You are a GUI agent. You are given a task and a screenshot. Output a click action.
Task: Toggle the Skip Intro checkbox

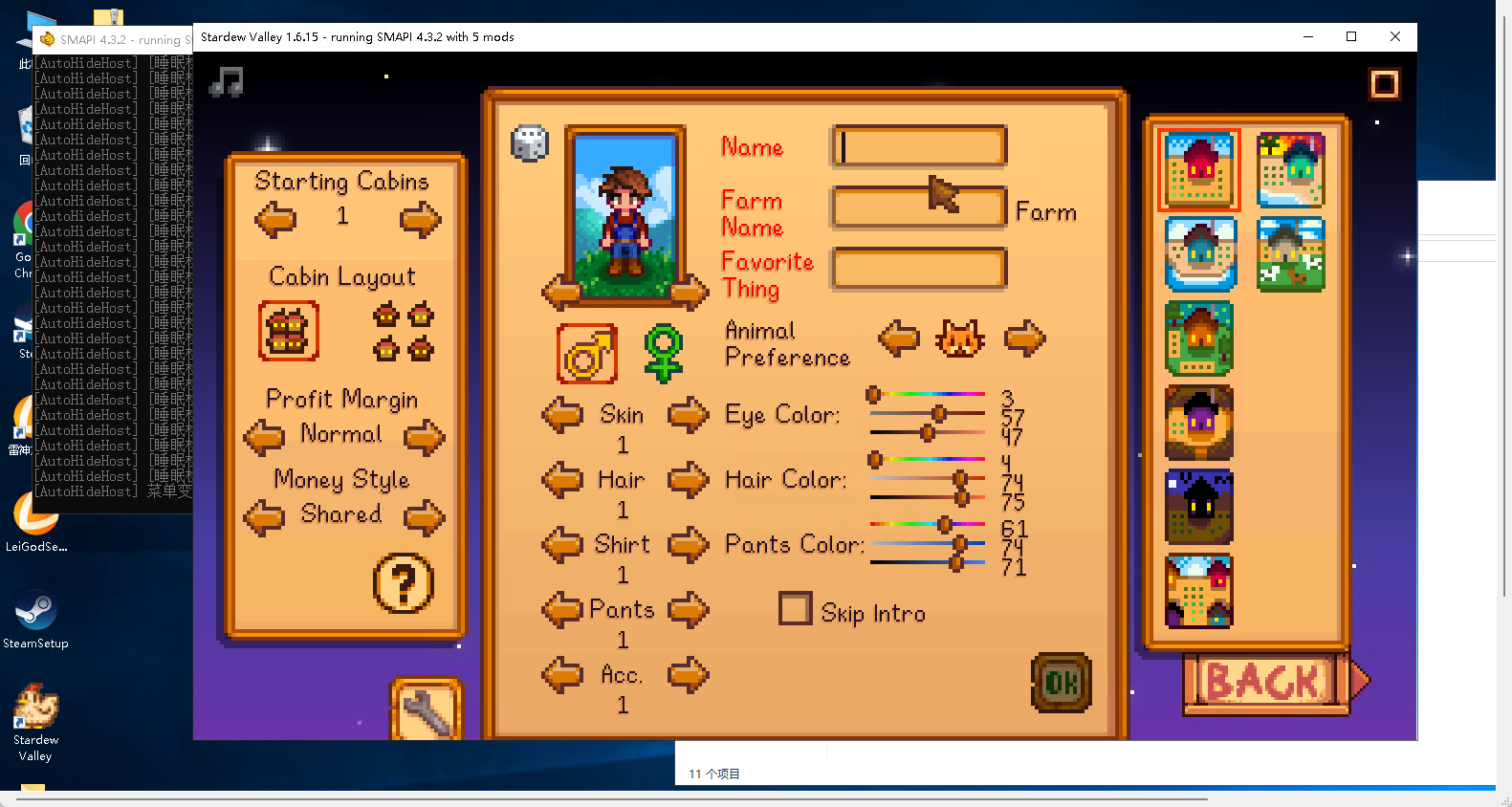point(795,609)
